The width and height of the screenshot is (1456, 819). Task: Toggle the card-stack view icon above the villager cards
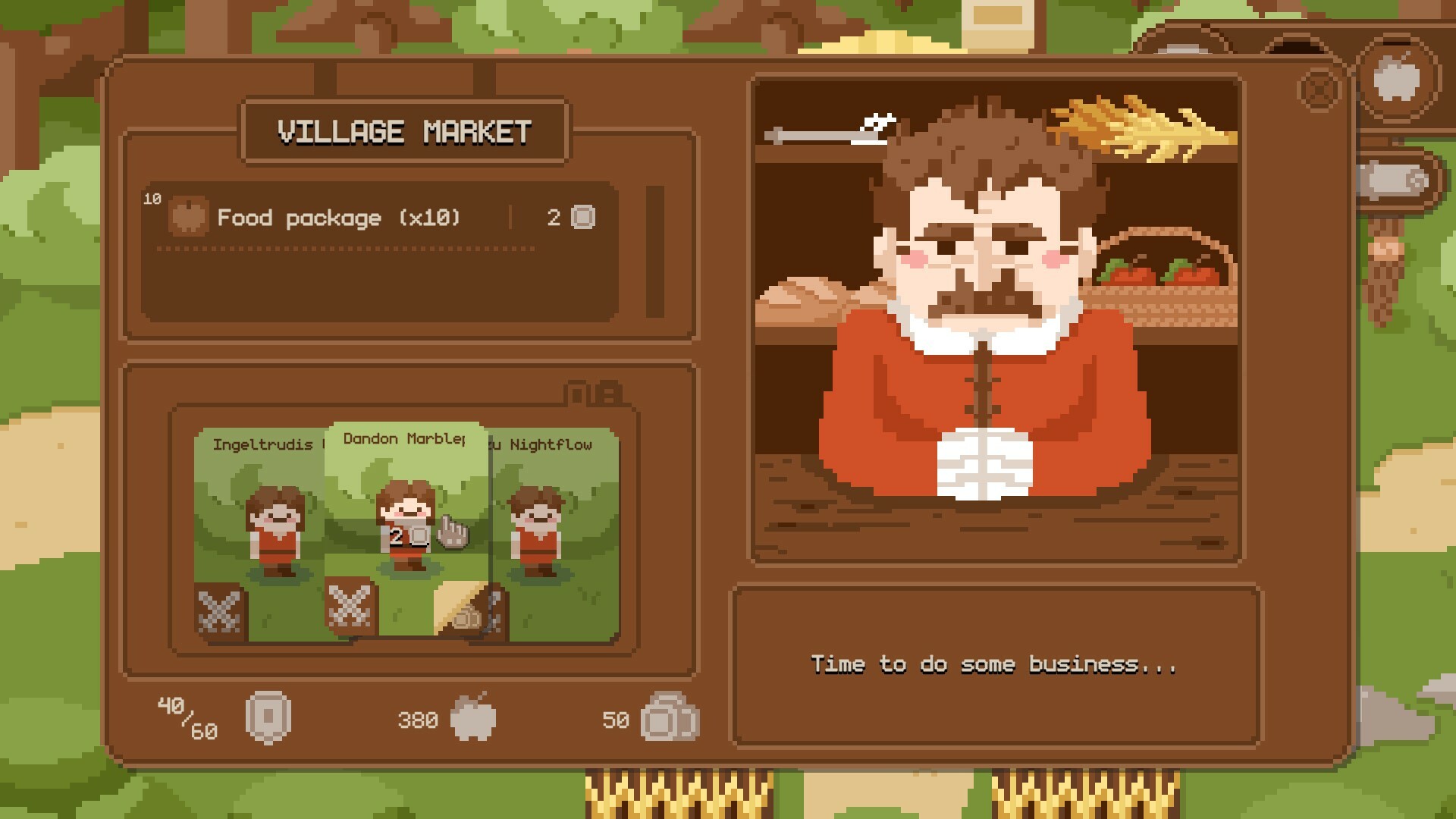click(593, 394)
